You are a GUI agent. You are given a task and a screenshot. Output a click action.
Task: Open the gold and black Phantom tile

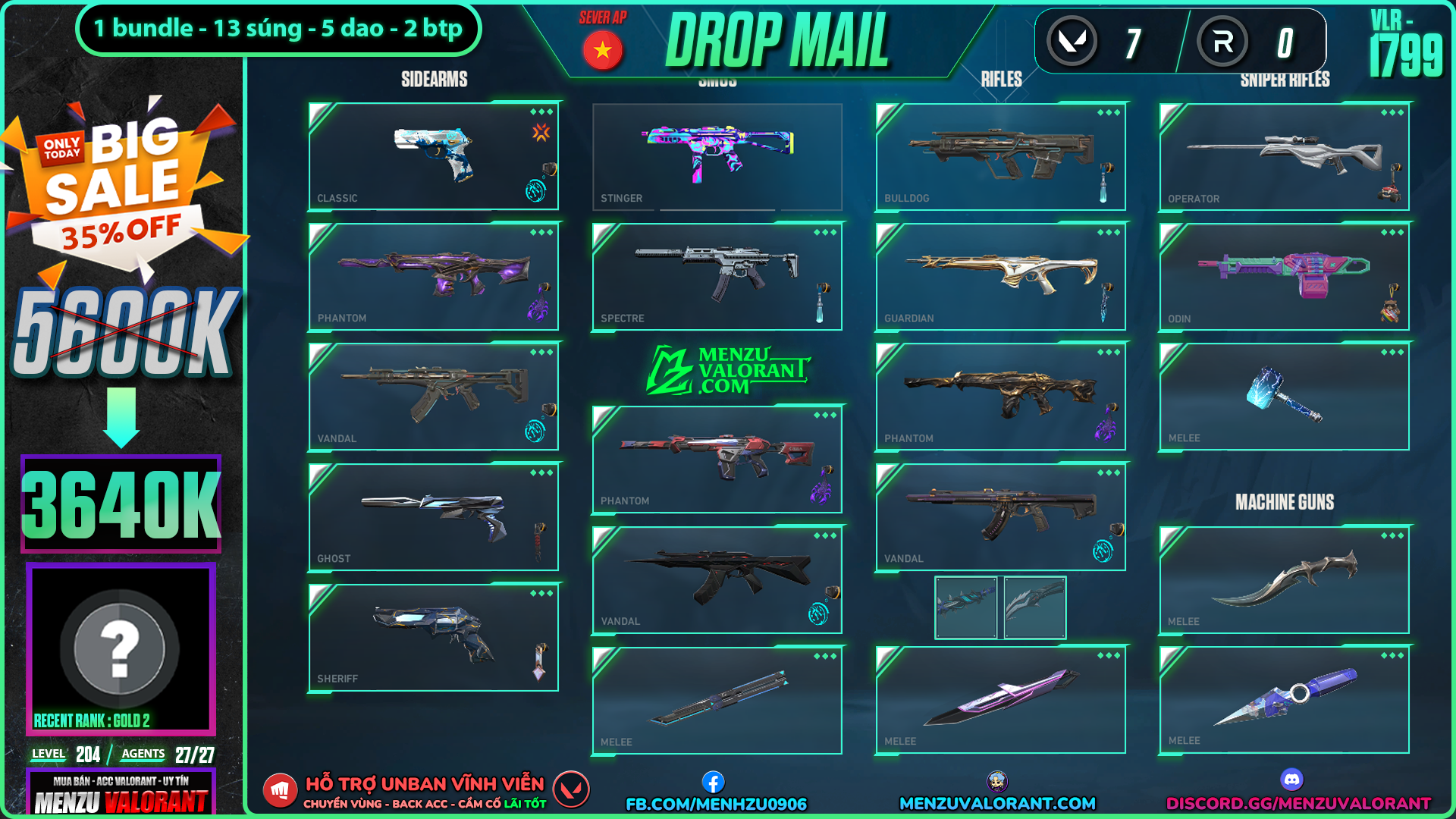click(1000, 397)
